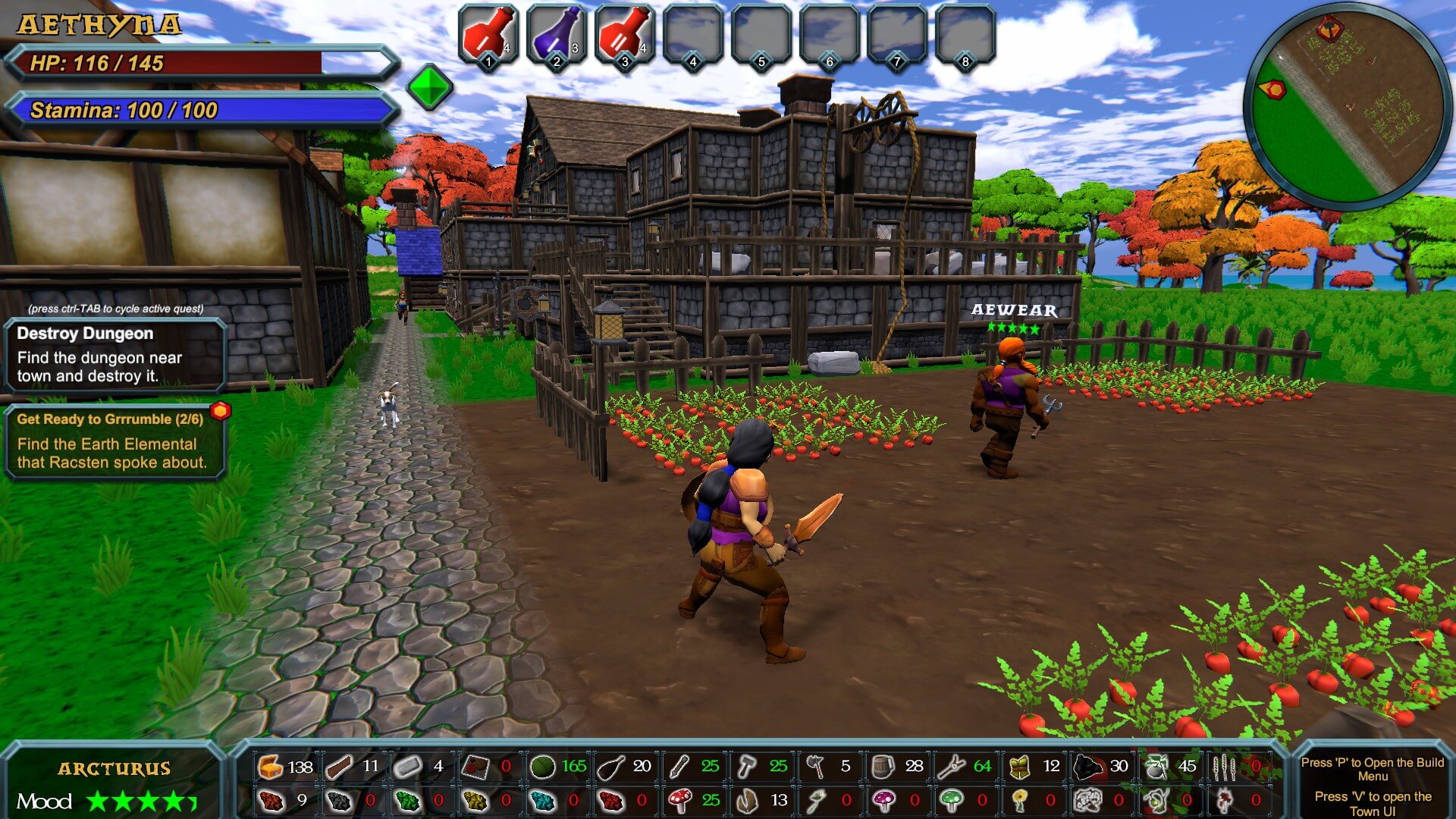The image size is (1456, 819).
Task: Select the wood log resource icon
Action: tap(339, 767)
